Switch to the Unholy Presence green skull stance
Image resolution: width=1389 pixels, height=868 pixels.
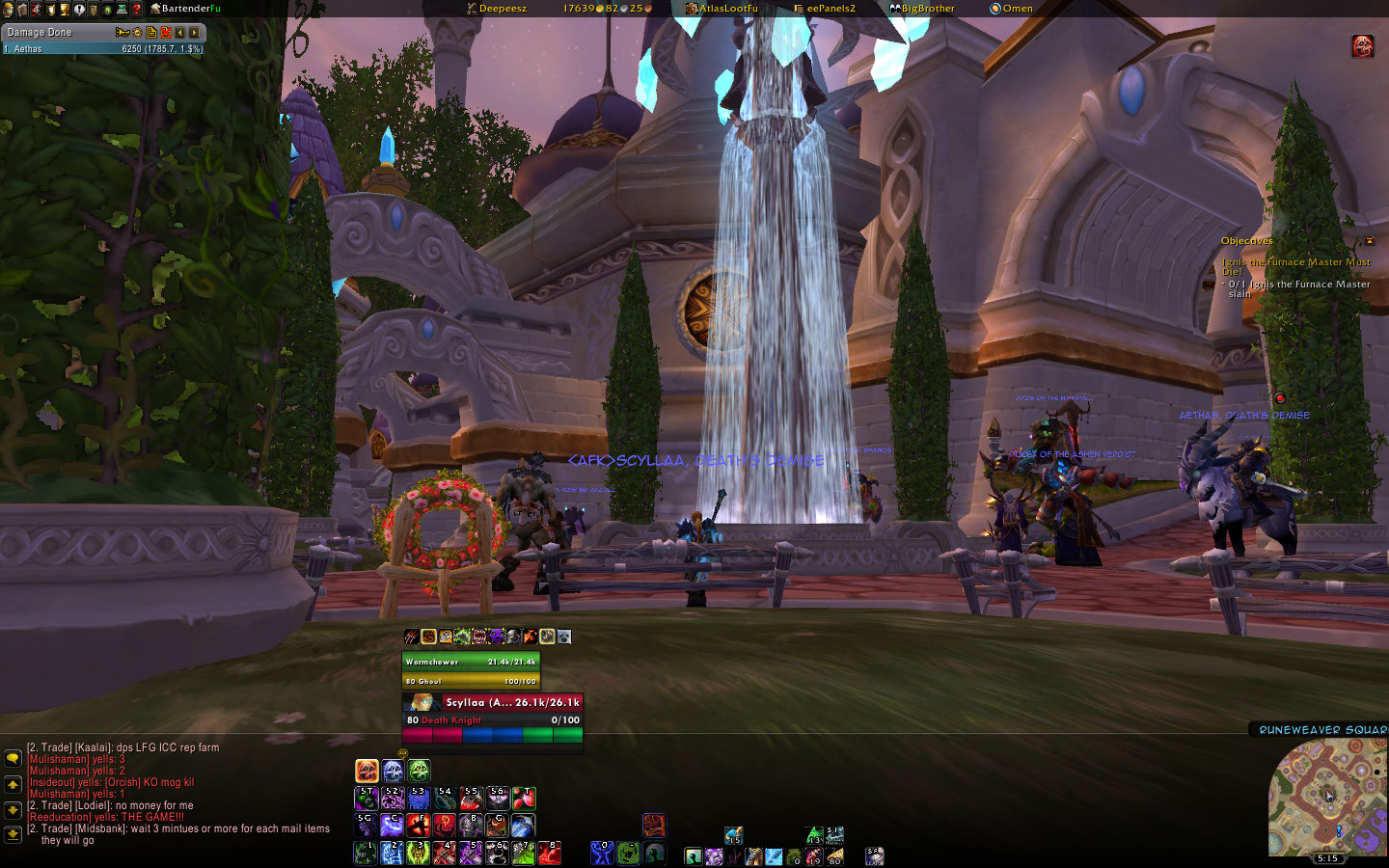click(x=419, y=770)
